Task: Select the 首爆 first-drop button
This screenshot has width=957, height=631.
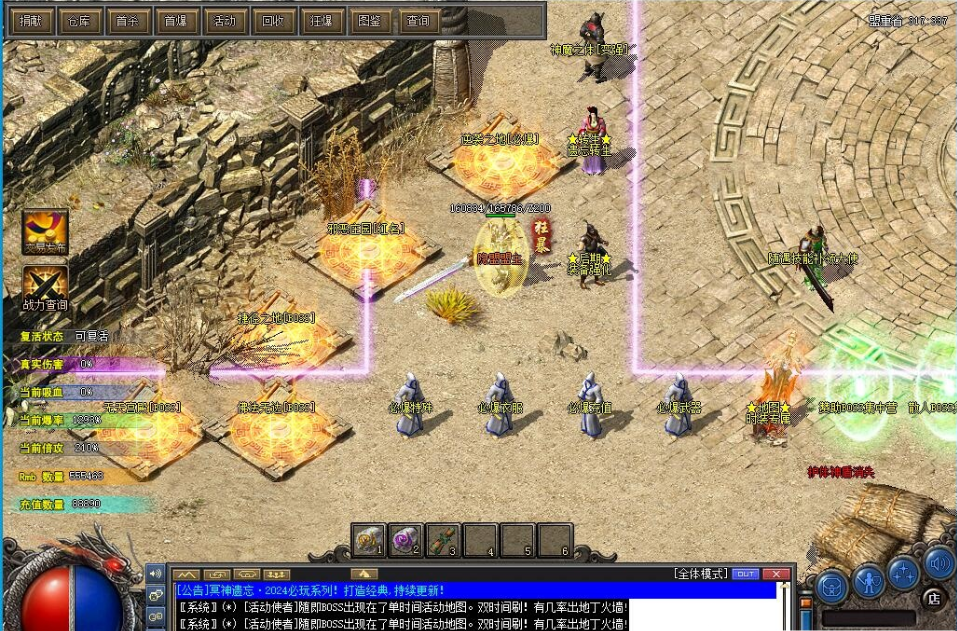Action: coord(175,20)
